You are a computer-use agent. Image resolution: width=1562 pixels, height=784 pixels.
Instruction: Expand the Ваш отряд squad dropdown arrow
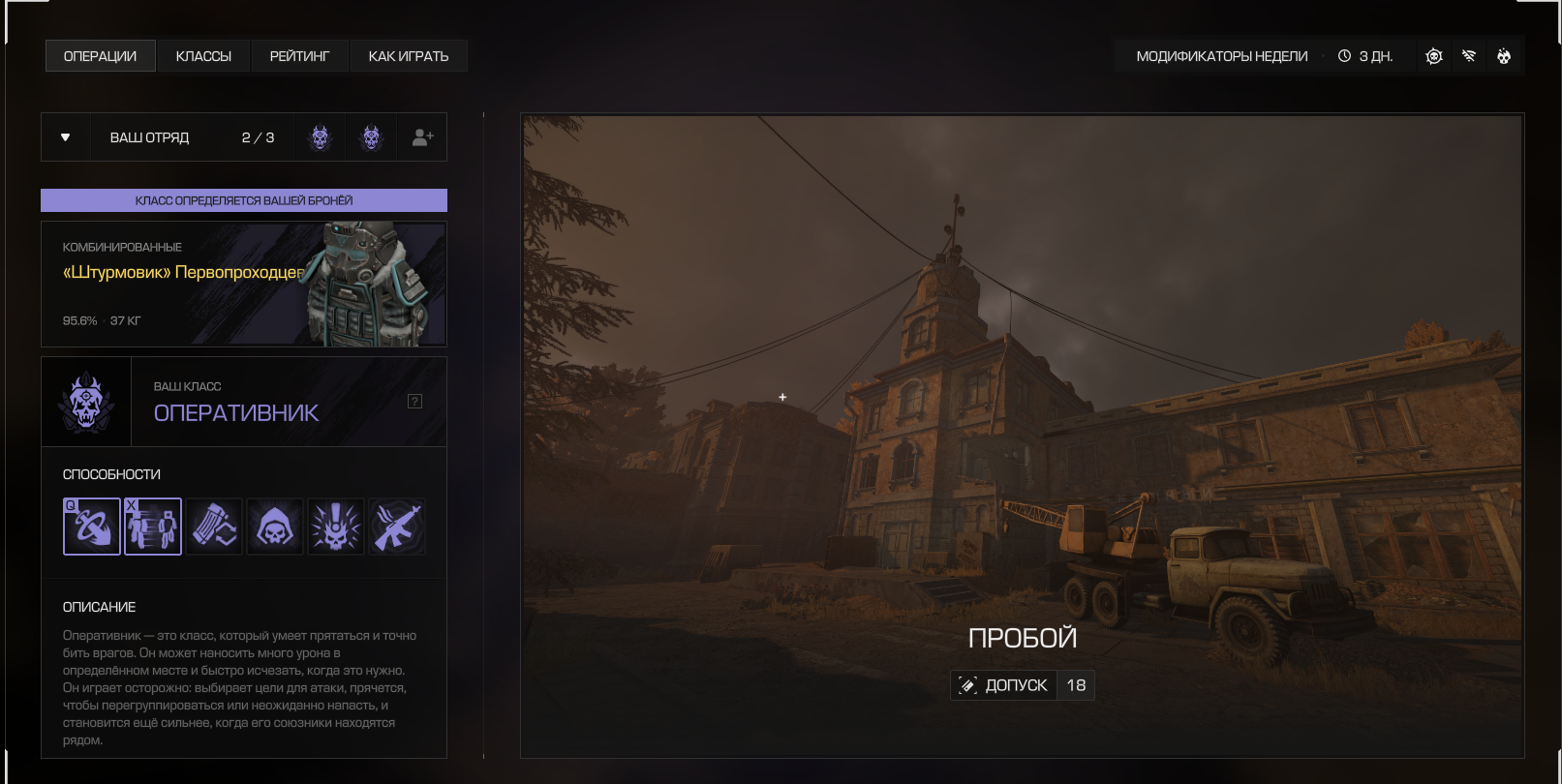pos(65,137)
